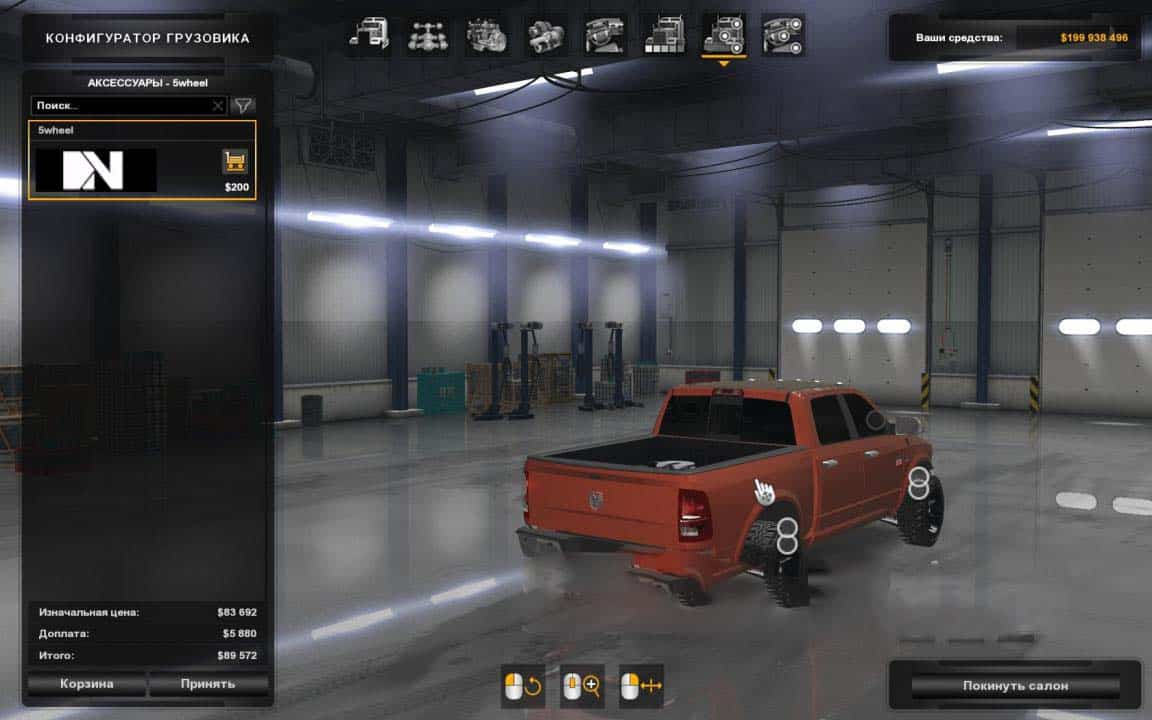The width and height of the screenshot is (1152, 720).
Task: Select the highlighted accessories tab
Action: [722, 35]
